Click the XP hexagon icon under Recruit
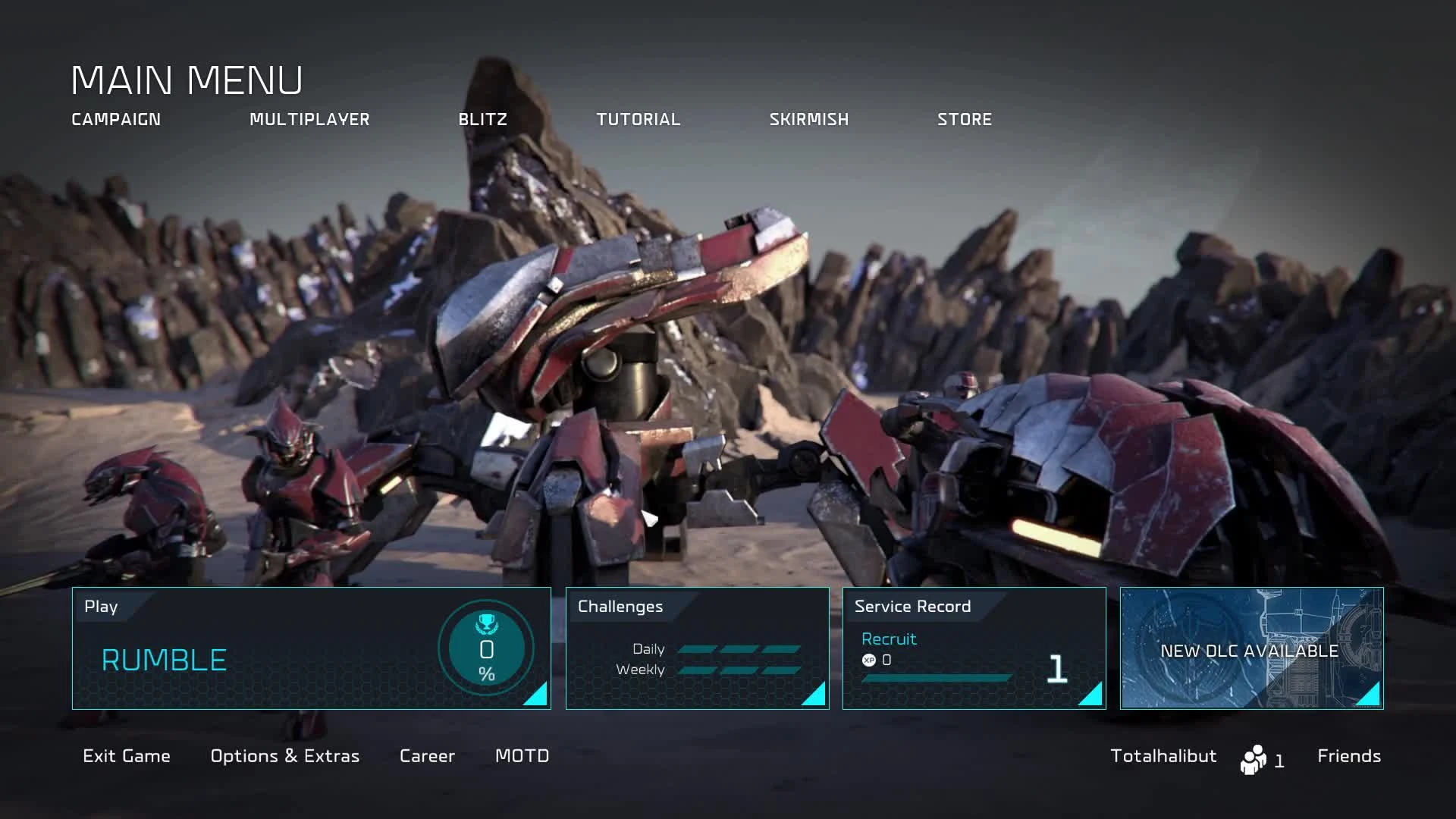Viewport: 1456px width, 819px height. click(x=870, y=659)
